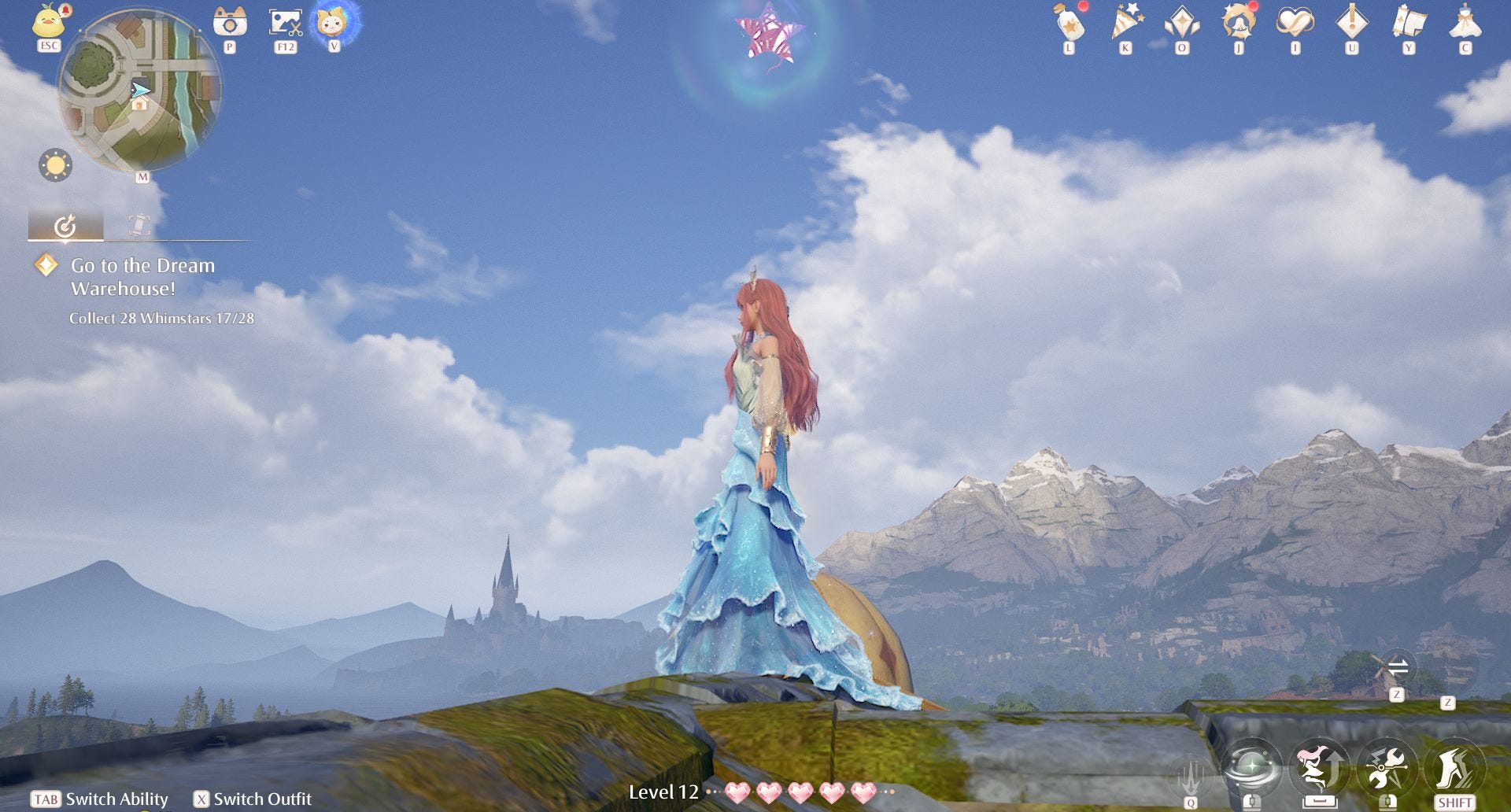Click the swap arrows ability switch icon
1511x812 pixels.
(x=1398, y=669)
